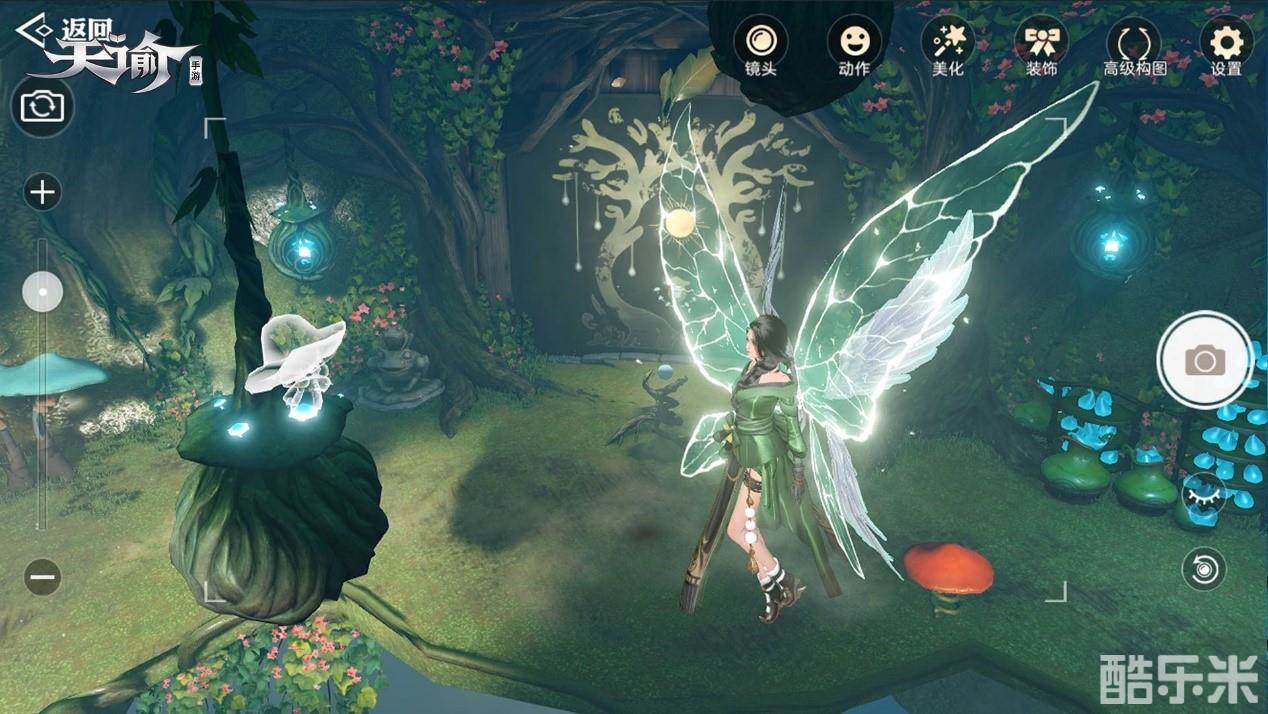
Task: Reset the view with the circular arrow icon
Action: [1203, 570]
